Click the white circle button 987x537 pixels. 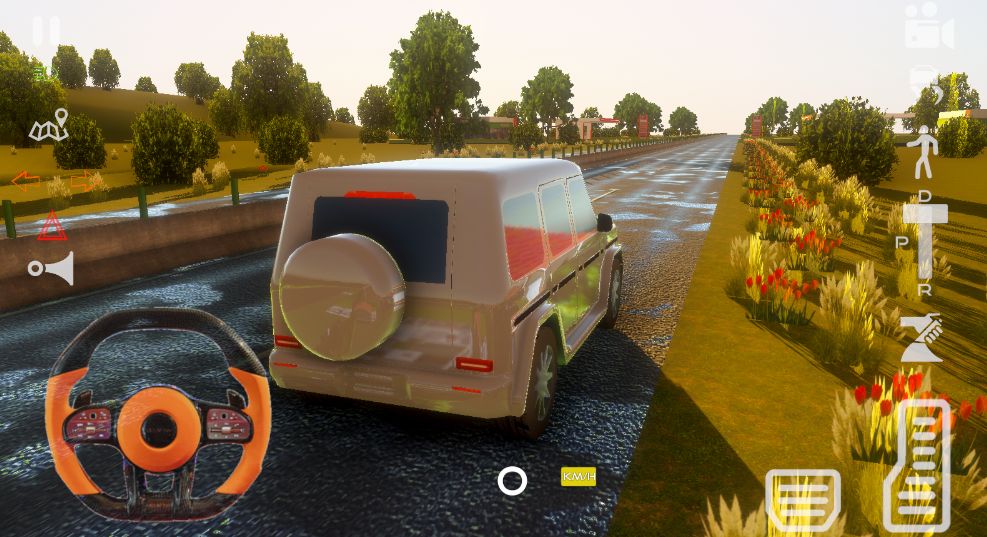(x=512, y=481)
